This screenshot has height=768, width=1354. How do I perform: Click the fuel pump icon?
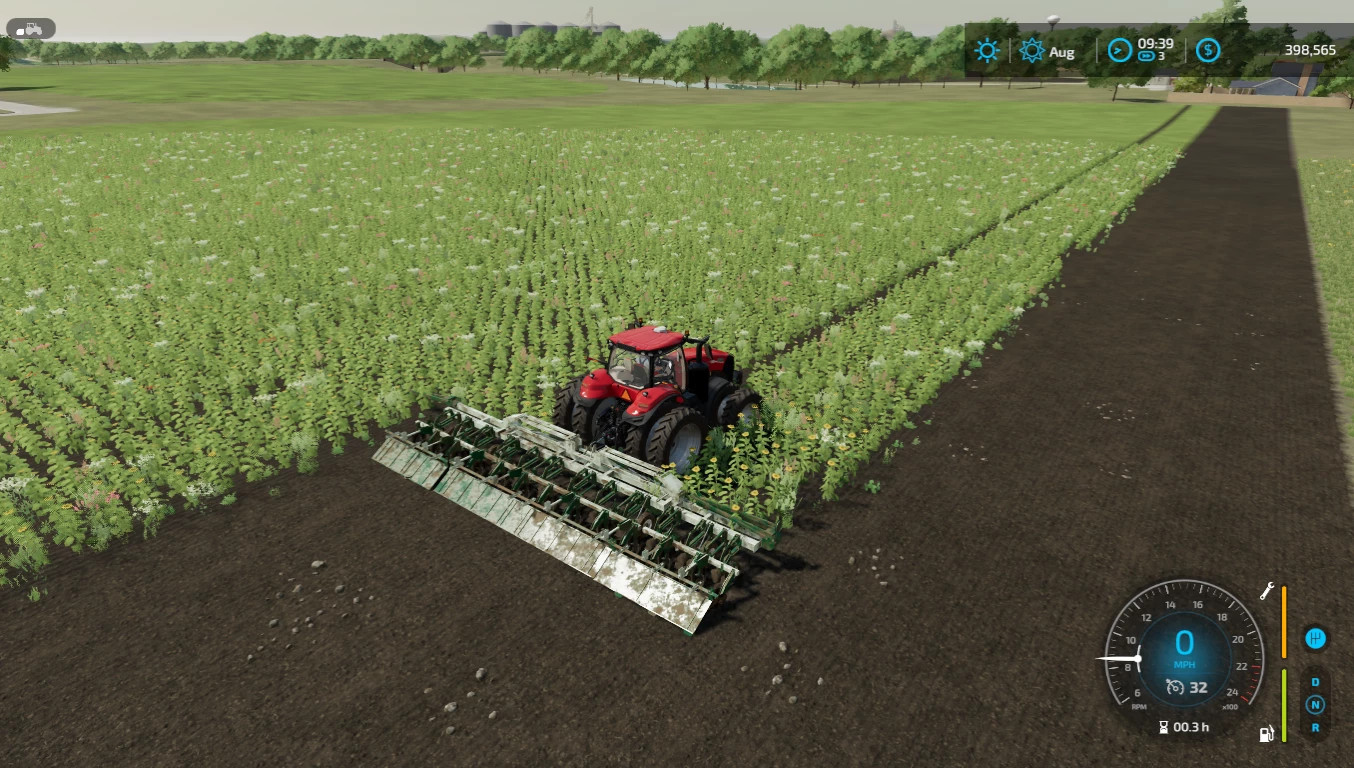click(1266, 735)
